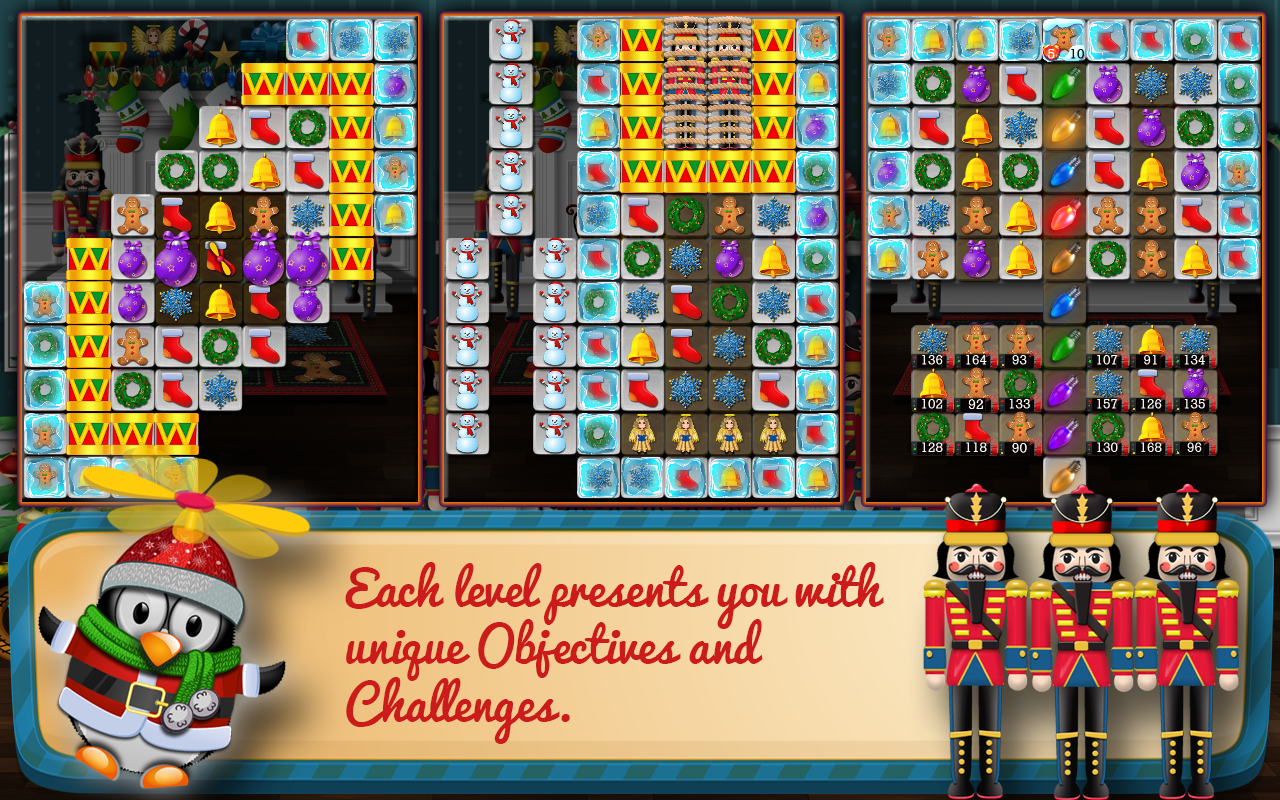Open the left level preview board
1280x800 pixels.
(x=215, y=250)
